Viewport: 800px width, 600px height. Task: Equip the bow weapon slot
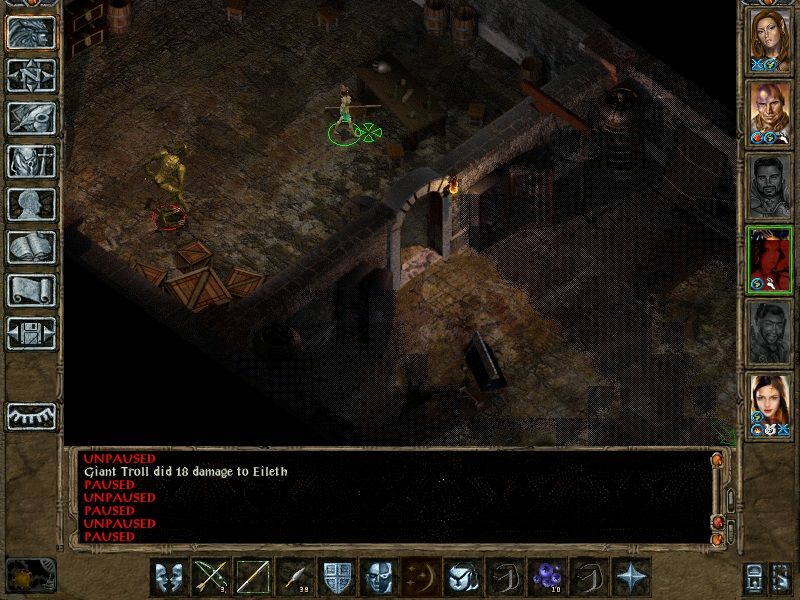[x=211, y=578]
